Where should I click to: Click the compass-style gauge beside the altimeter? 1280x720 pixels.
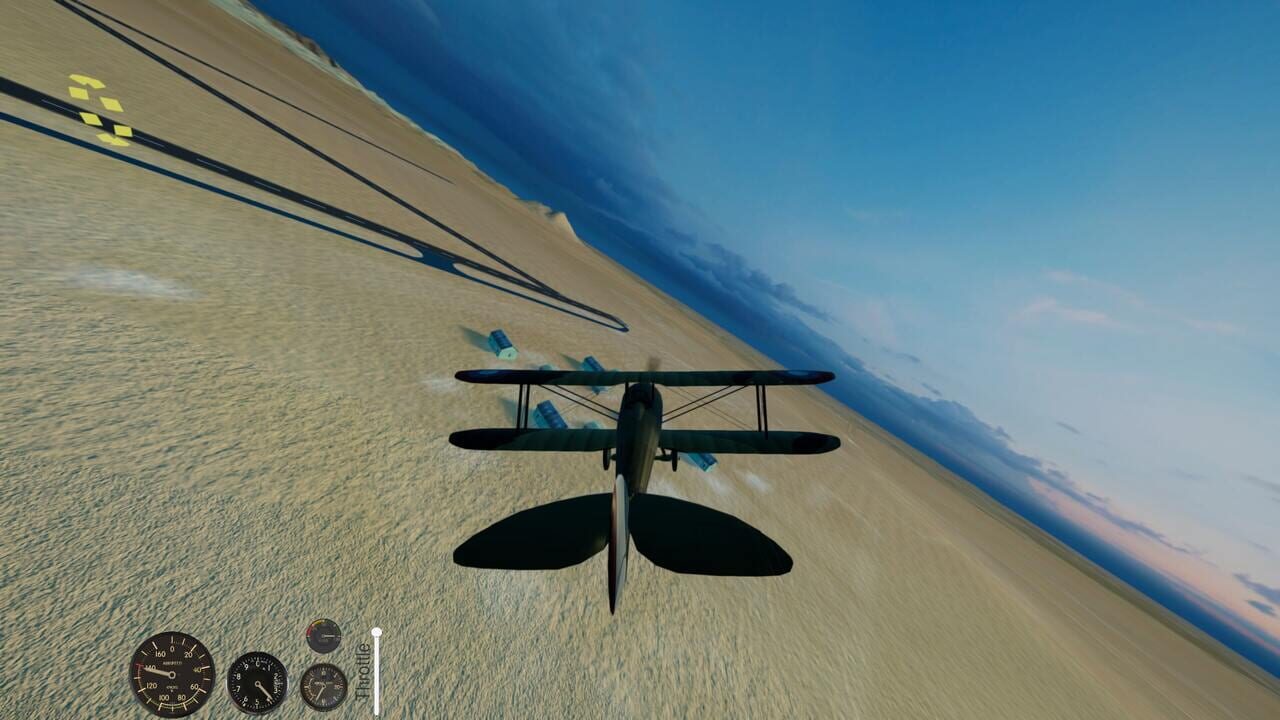324,685
